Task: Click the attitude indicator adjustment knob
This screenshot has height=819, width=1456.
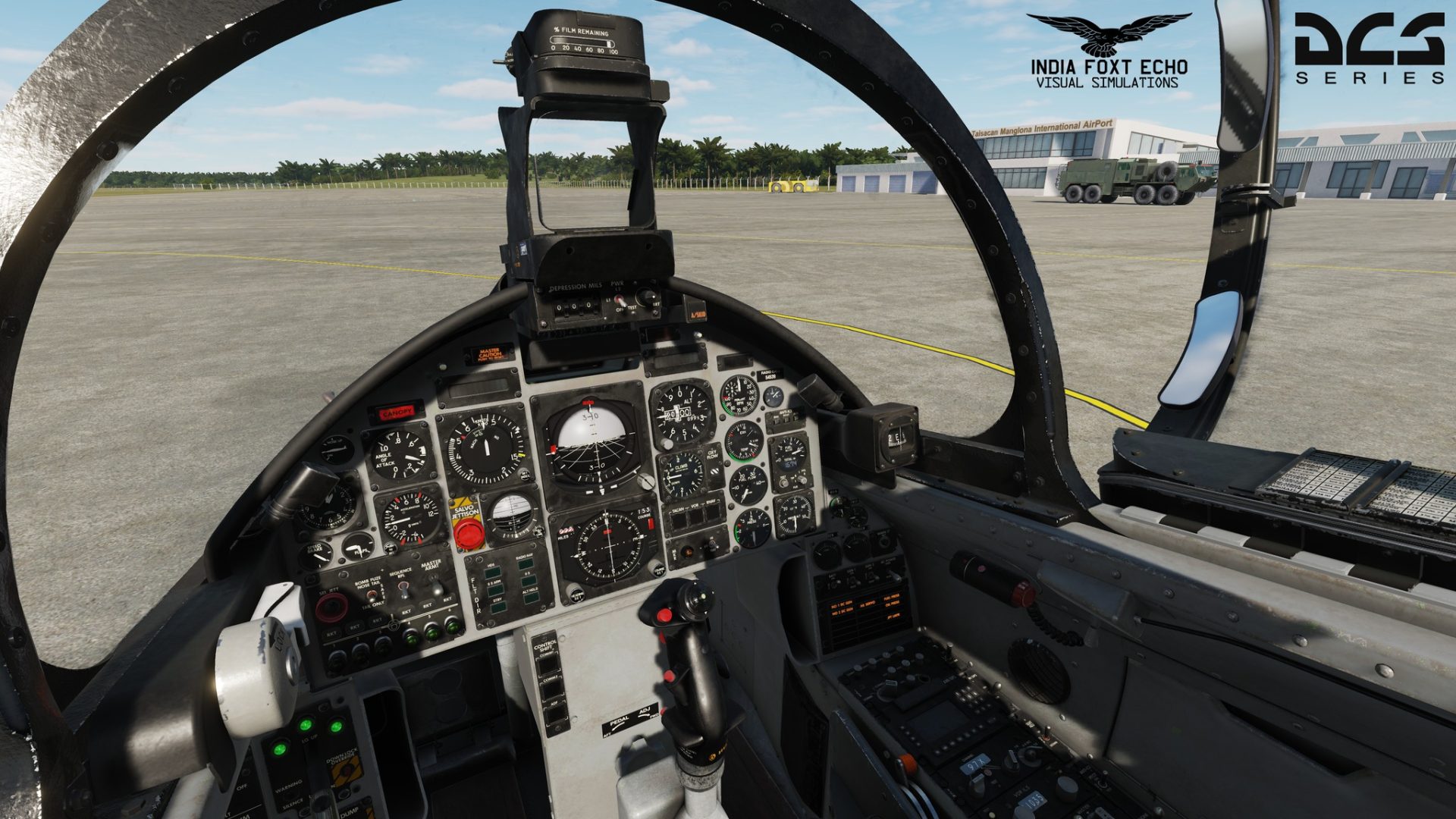Action: point(645,481)
